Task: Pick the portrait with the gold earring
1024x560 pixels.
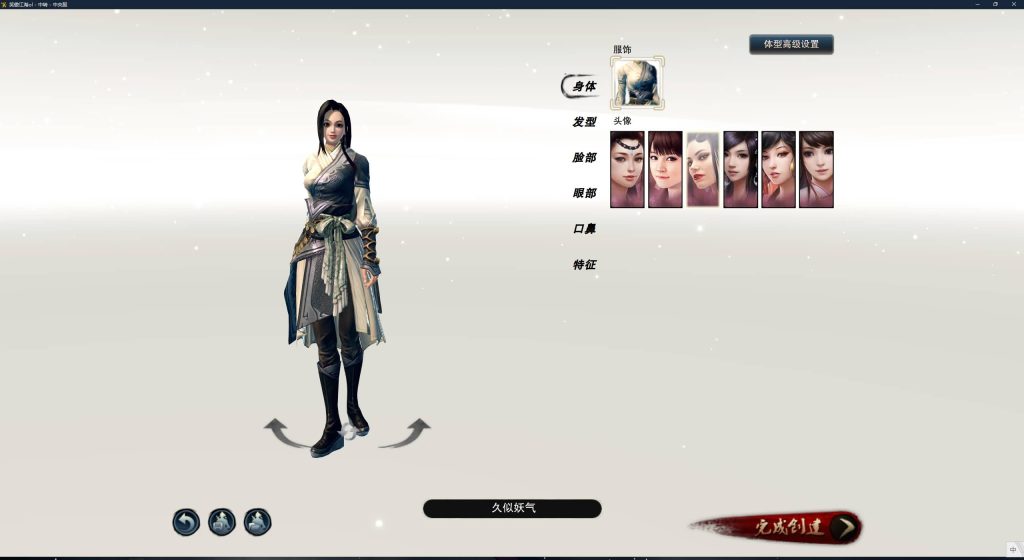Action: 778,169
